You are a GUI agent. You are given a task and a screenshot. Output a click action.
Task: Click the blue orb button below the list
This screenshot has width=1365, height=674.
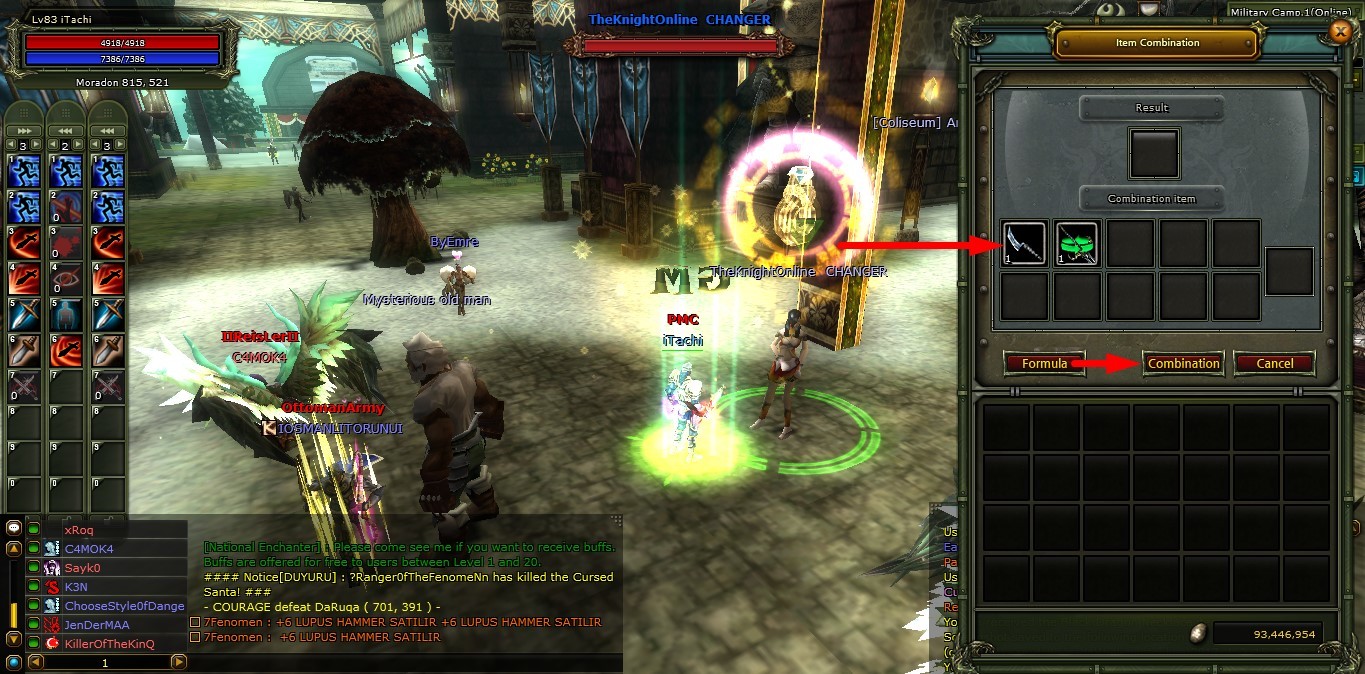[13, 662]
